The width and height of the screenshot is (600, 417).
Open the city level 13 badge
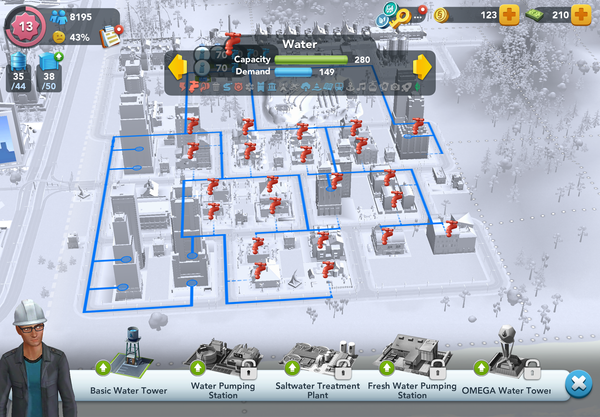[25, 25]
